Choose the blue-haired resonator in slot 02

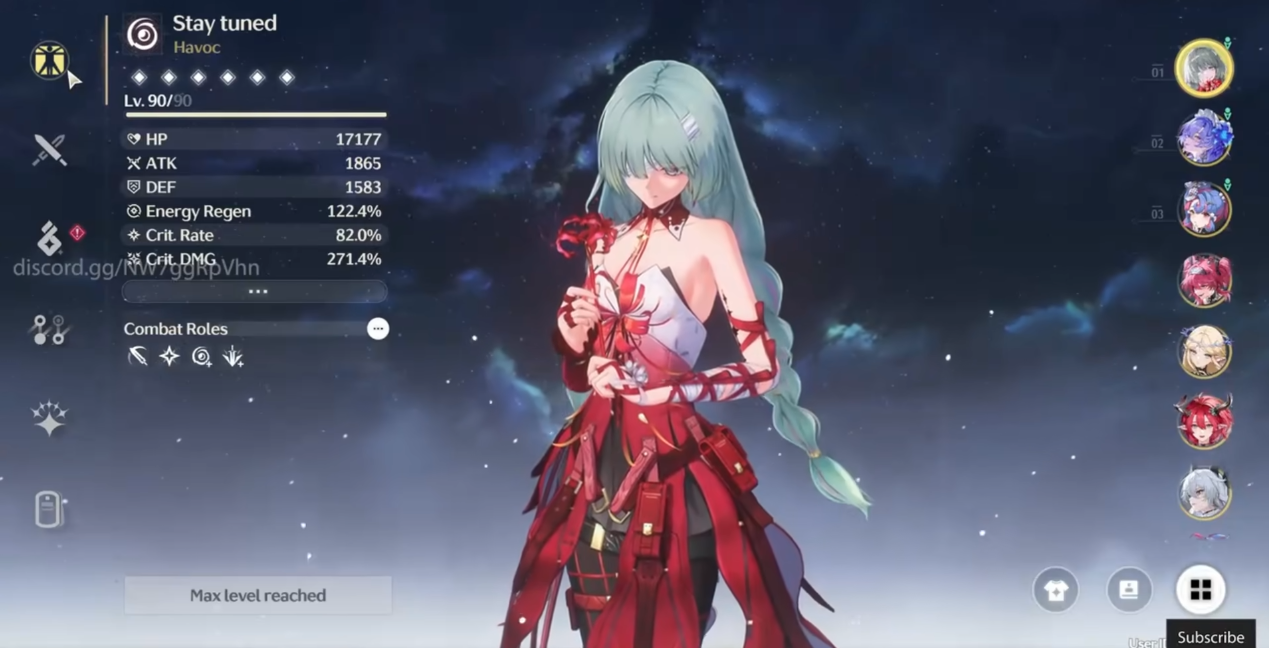click(1203, 138)
